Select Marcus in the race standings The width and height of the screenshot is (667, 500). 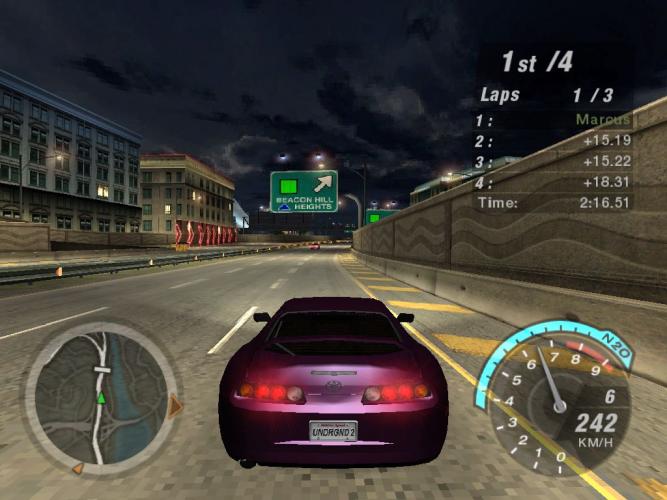(x=603, y=120)
